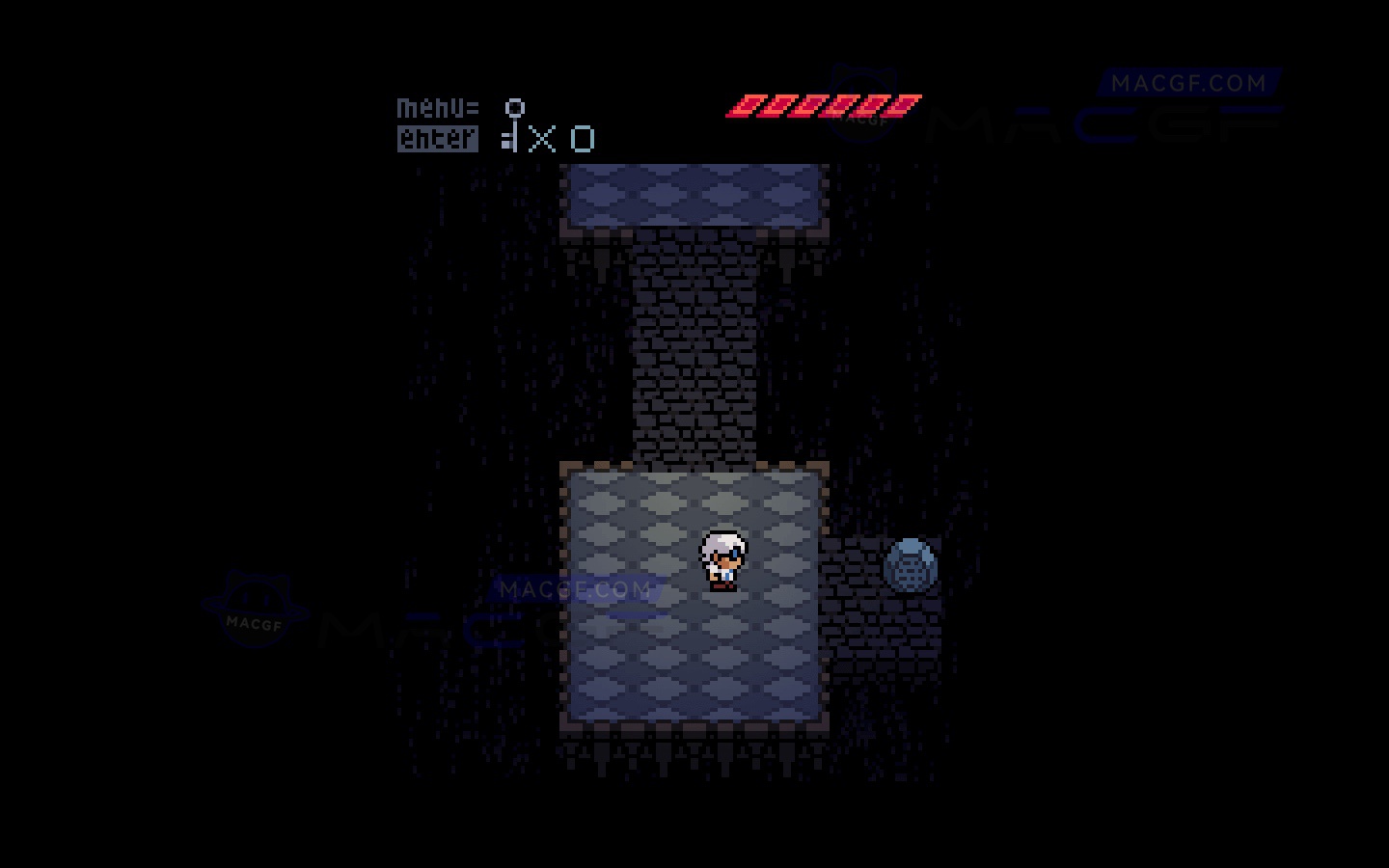Click the round head of the key icon
The height and width of the screenshot is (868, 1389).
click(514, 107)
